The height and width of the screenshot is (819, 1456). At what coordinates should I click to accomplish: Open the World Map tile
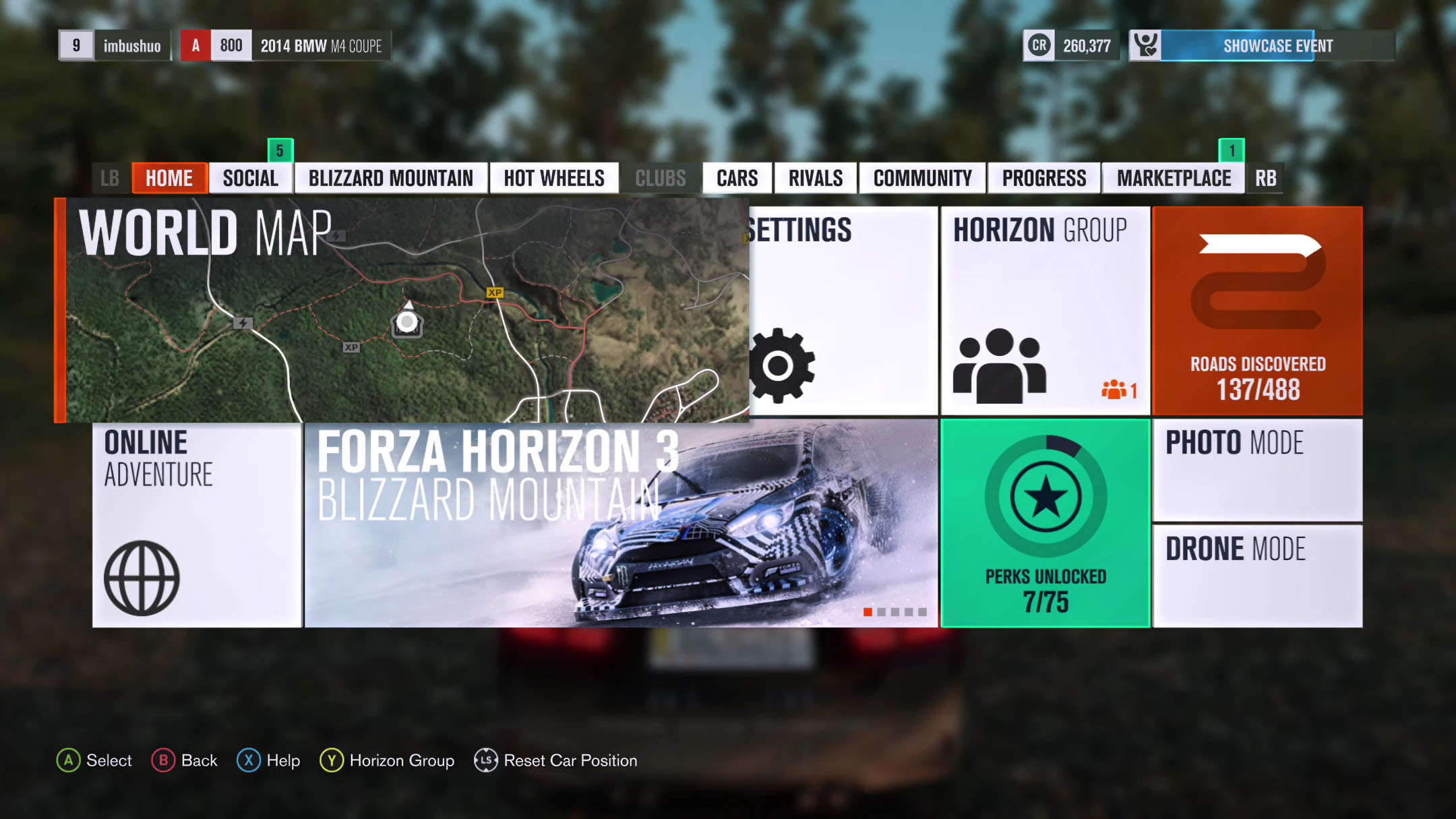[404, 310]
